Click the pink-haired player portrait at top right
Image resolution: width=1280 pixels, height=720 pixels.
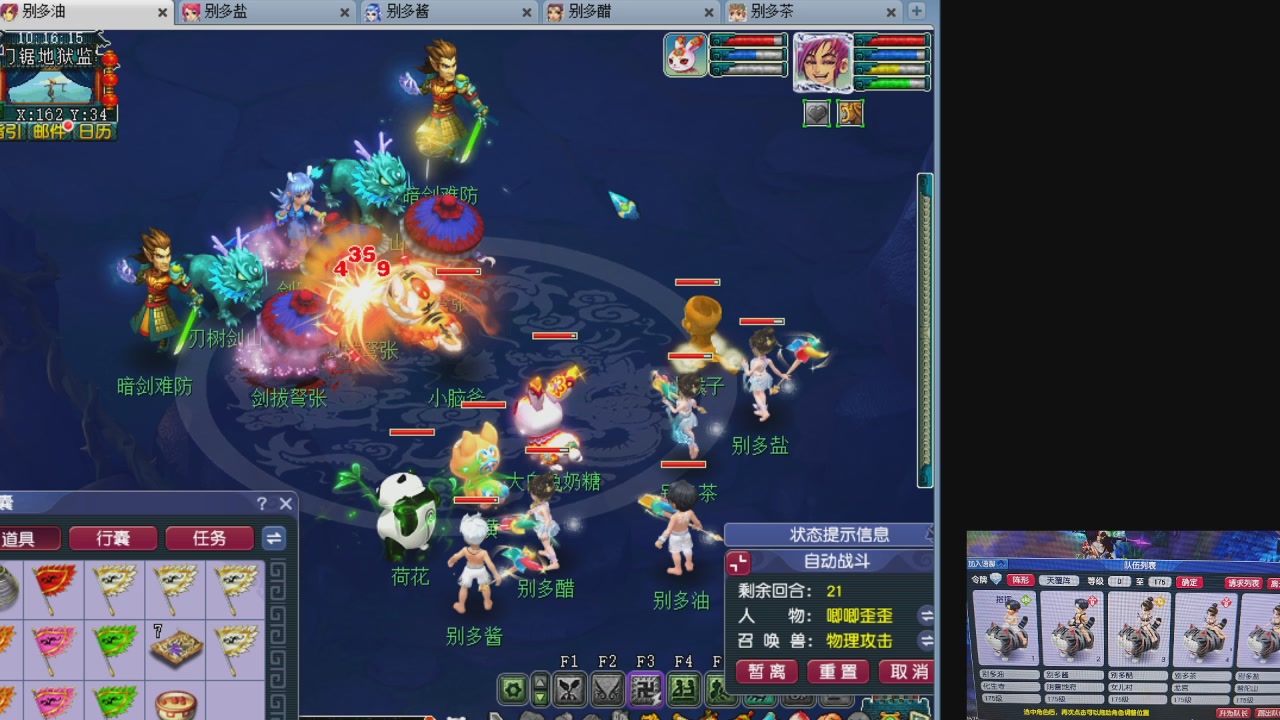coord(823,62)
